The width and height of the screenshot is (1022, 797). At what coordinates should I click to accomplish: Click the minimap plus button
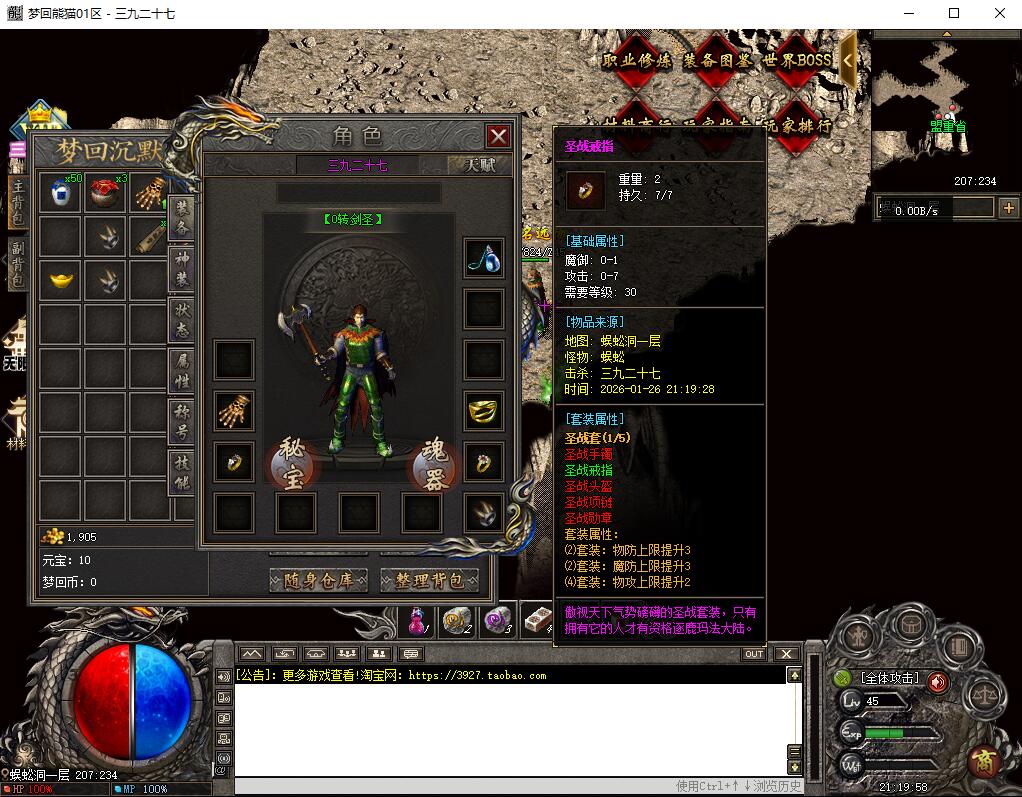click(x=1008, y=208)
